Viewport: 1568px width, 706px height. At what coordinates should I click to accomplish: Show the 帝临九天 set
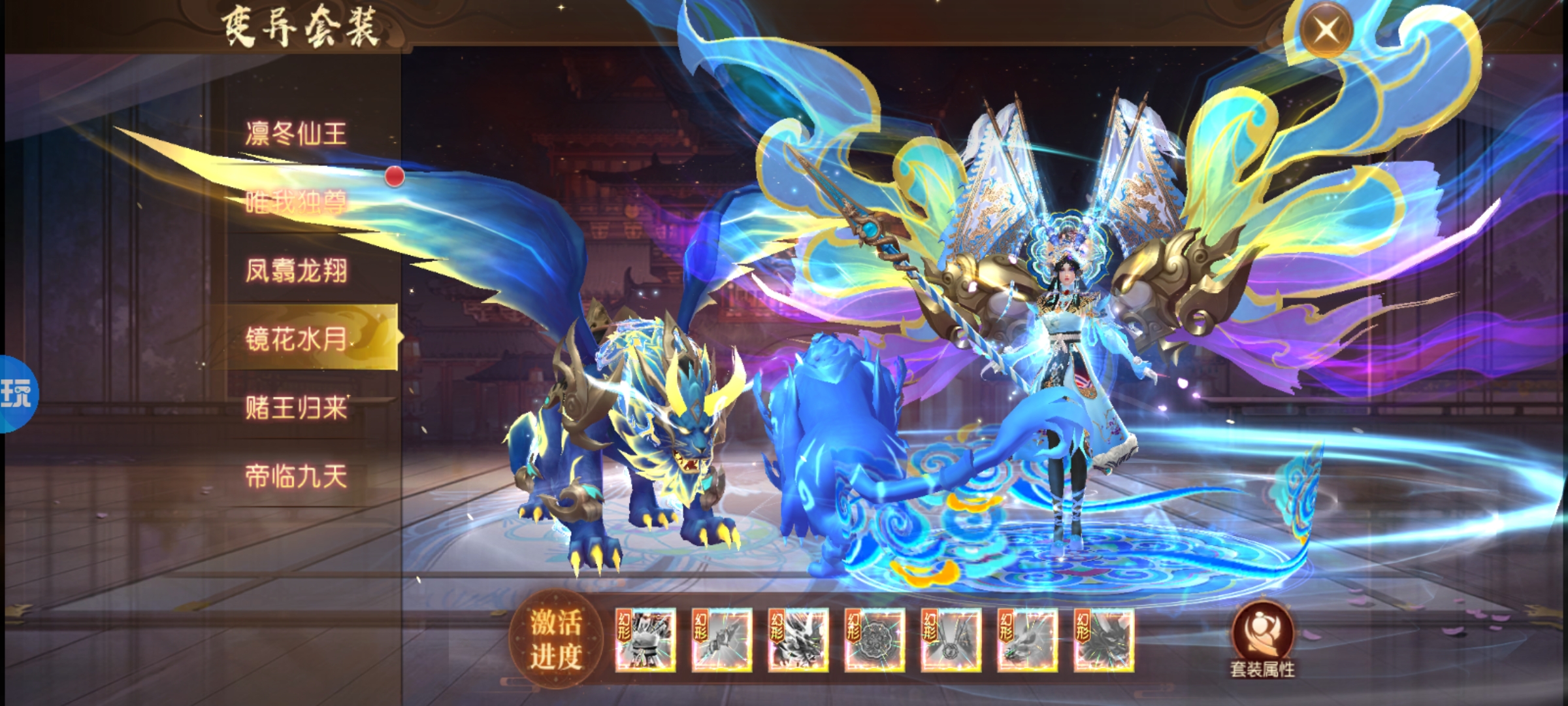pyautogui.click(x=296, y=476)
